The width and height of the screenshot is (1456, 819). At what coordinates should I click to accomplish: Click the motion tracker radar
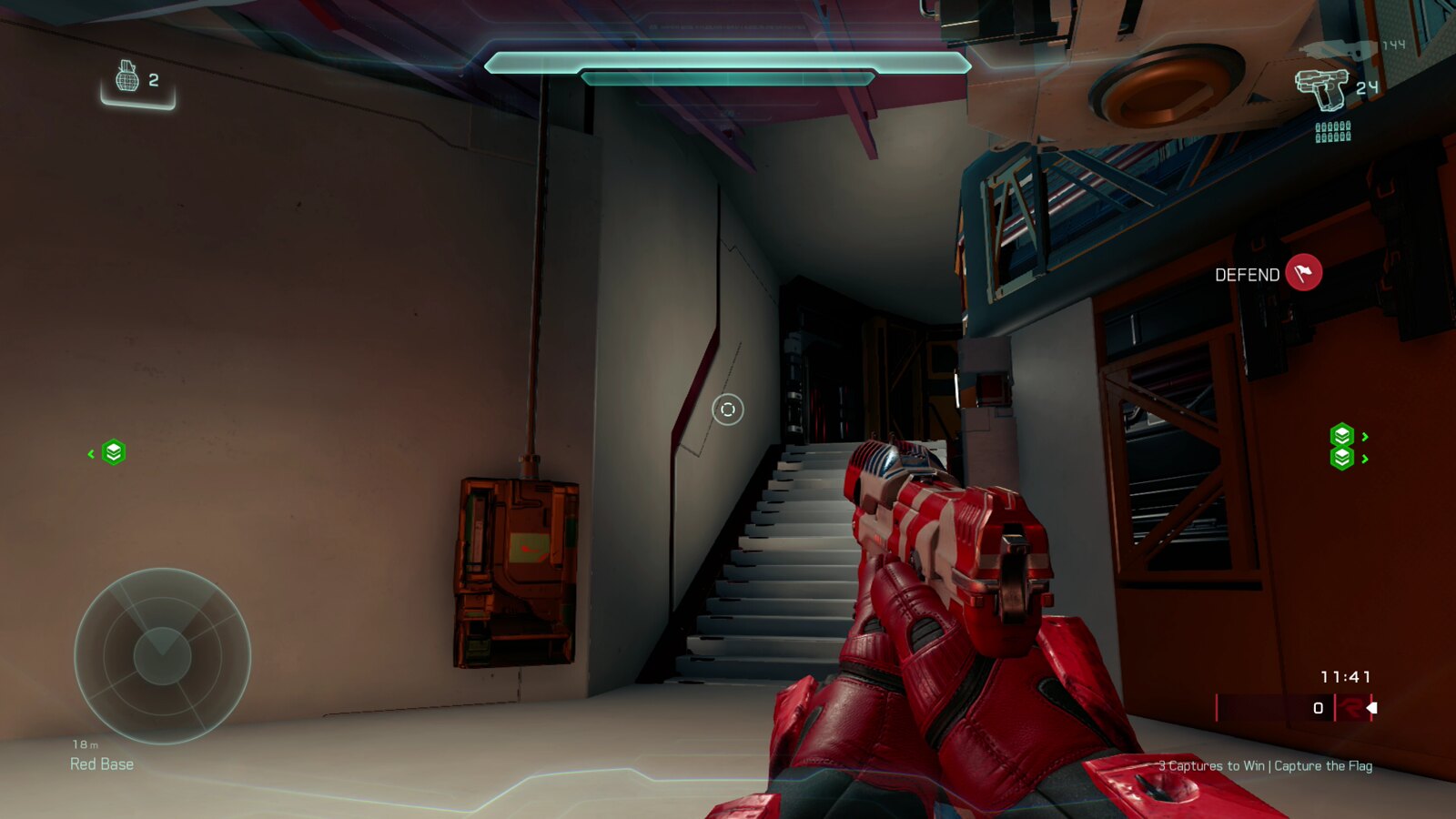(162, 655)
